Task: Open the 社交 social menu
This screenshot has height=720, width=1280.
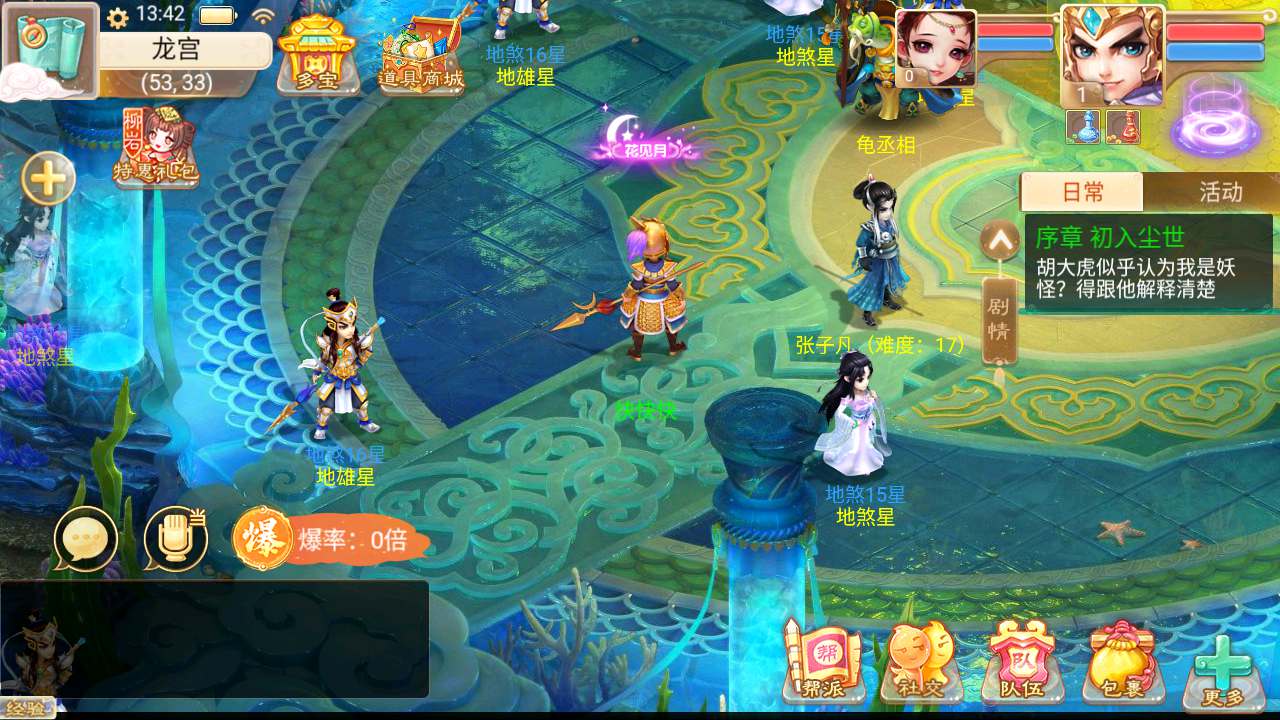Action: click(x=921, y=662)
